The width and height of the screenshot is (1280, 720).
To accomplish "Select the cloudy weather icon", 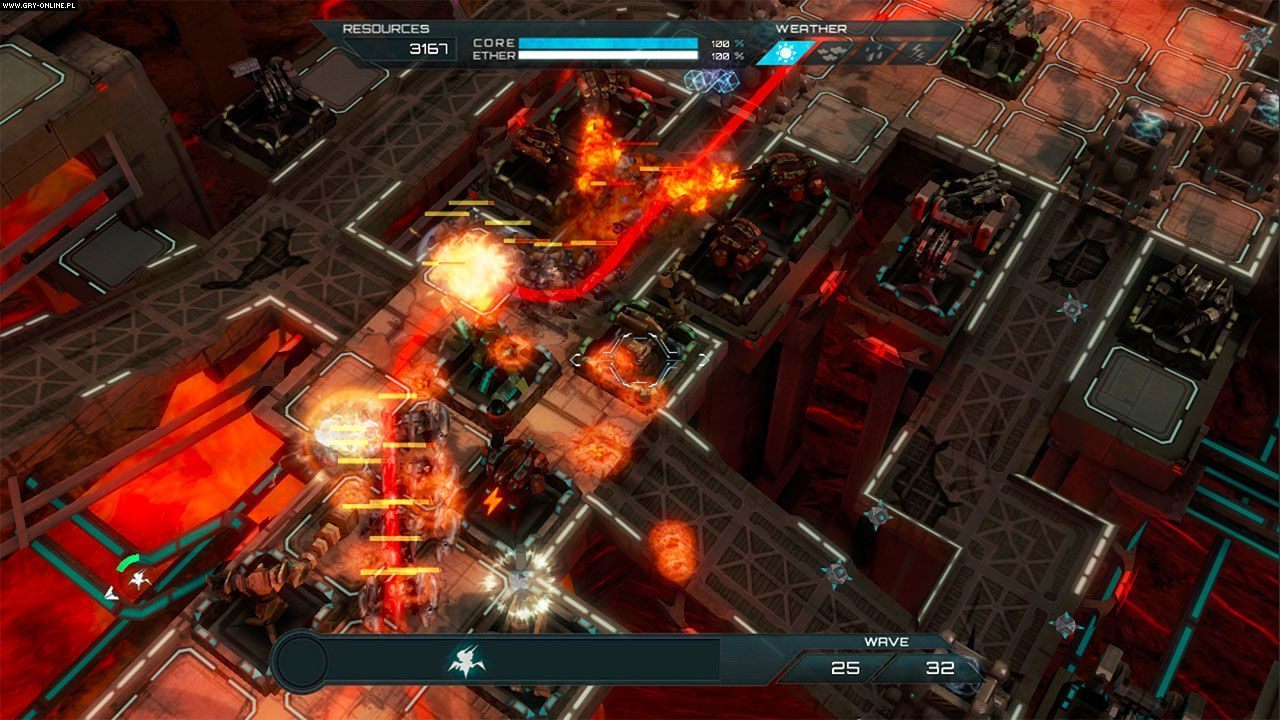I will [x=834, y=53].
